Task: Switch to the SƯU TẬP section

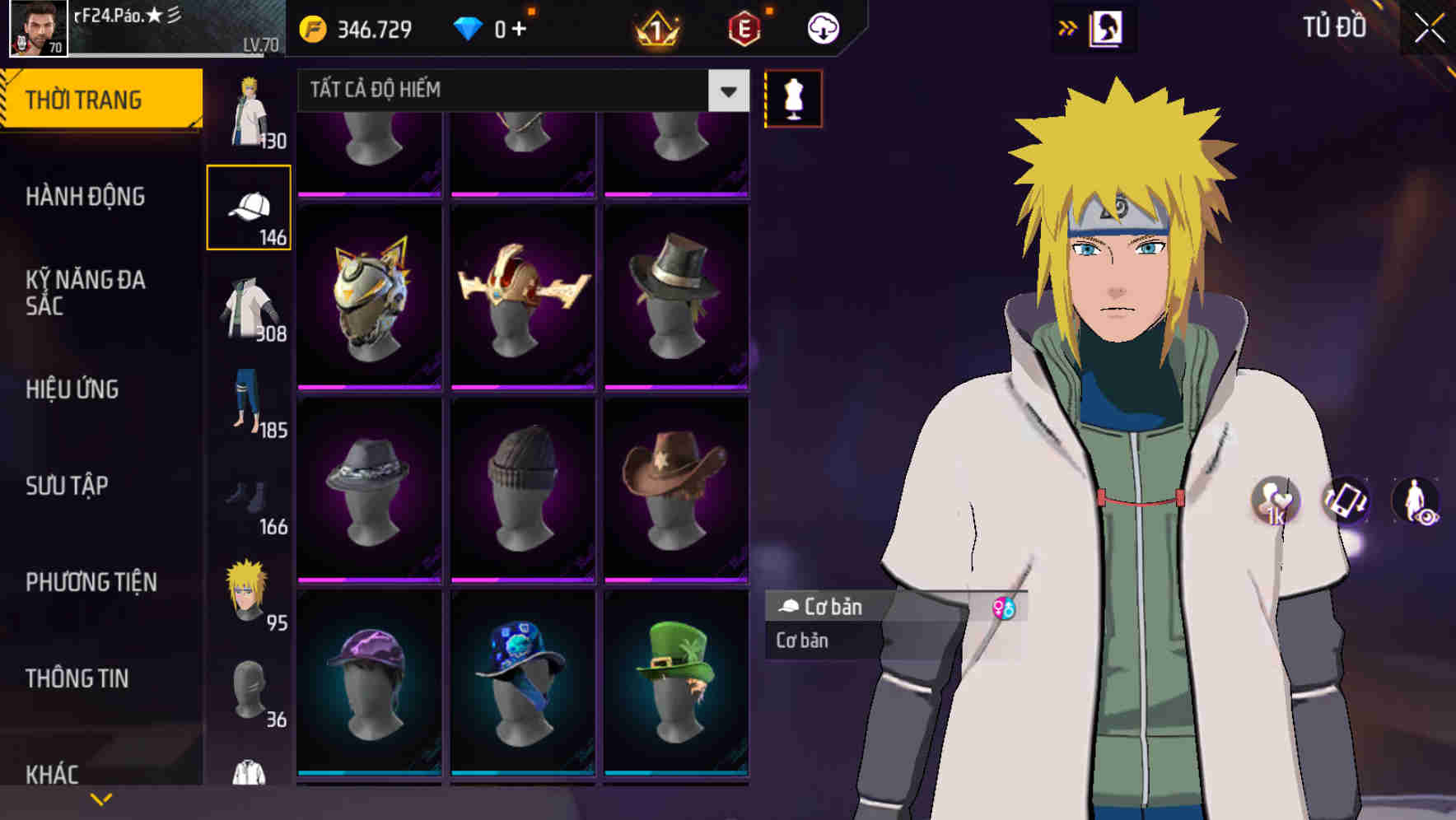Action: (x=66, y=486)
